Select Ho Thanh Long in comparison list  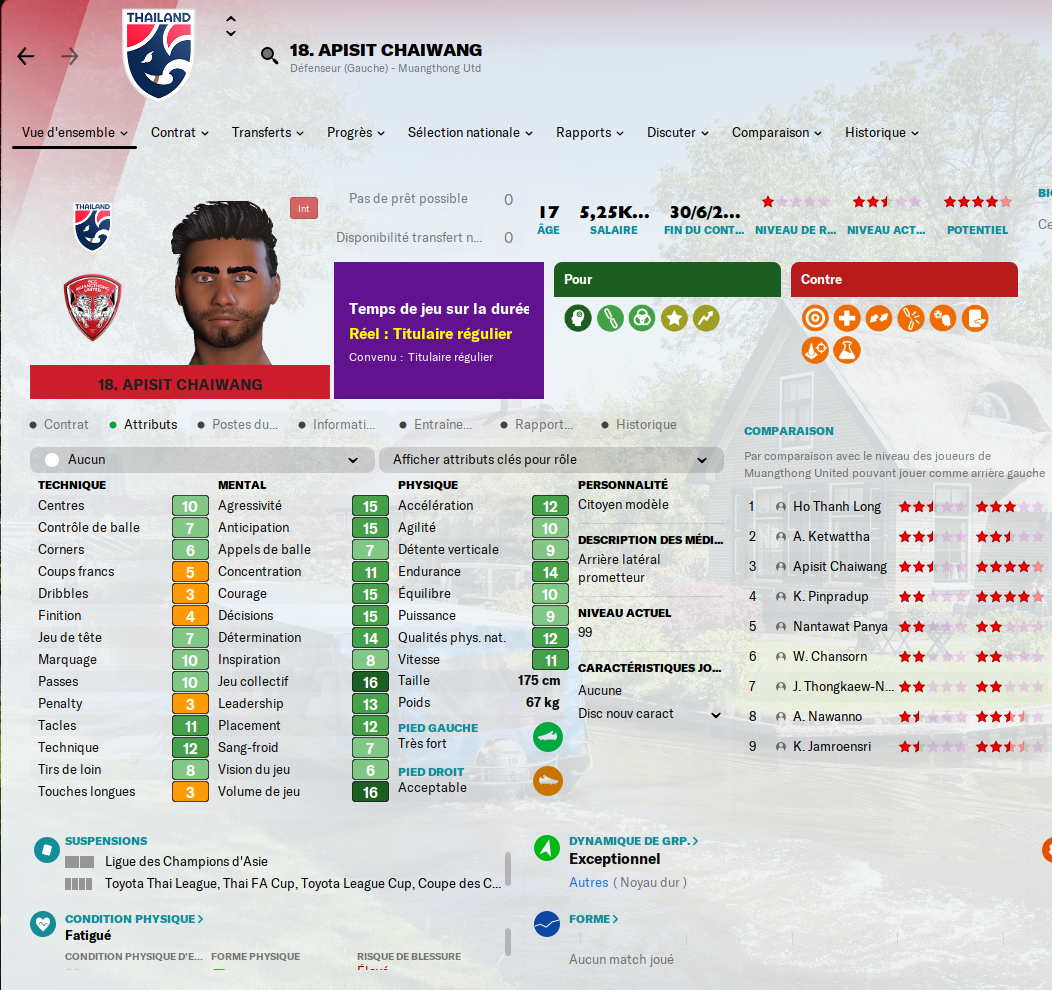click(x=836, y=506)
